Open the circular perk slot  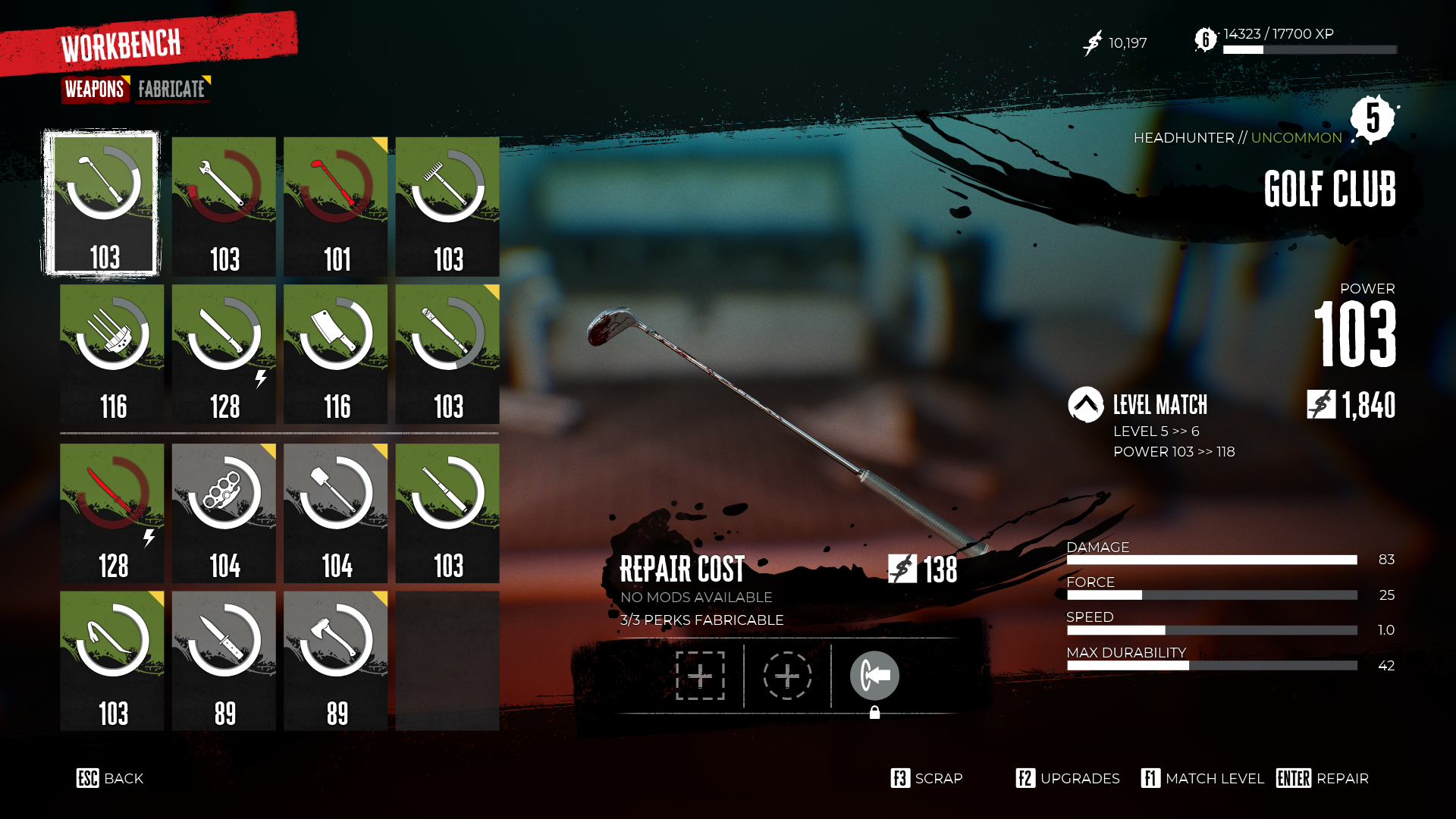click(x=787, y=676)
